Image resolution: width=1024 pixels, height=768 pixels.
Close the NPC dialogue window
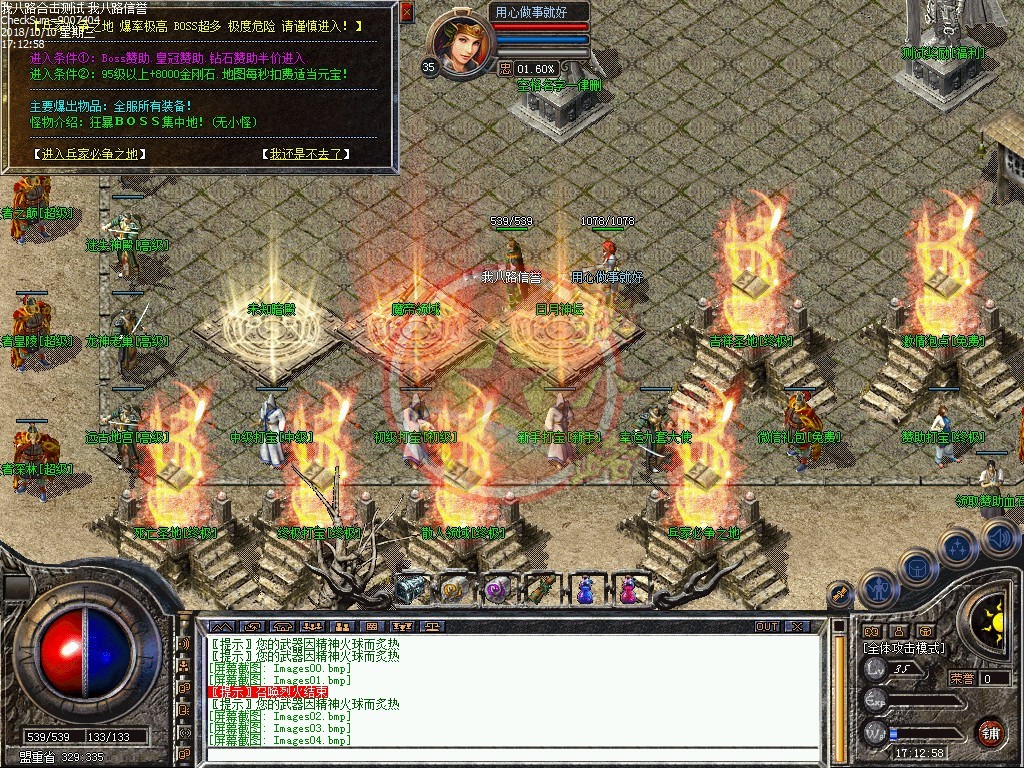pos(406,12)
